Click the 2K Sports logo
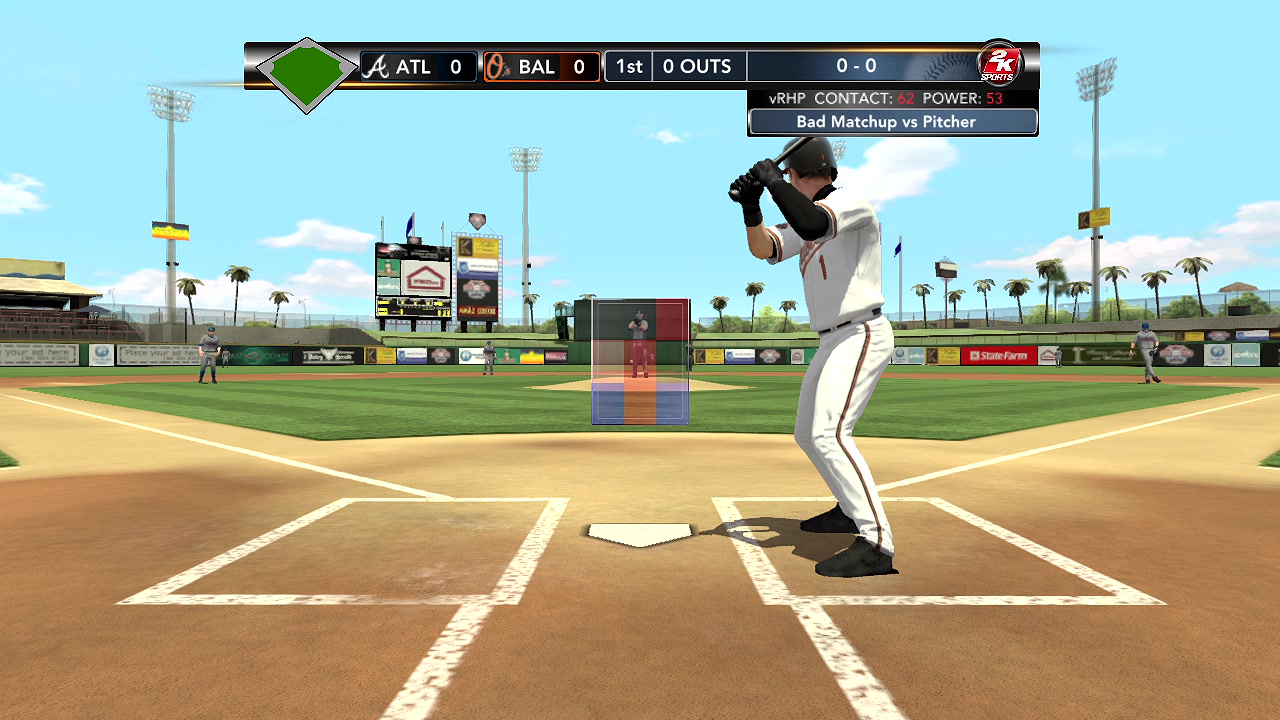Image resolution: width=1280 pixels, height=720 pixels. coord(998,64)
